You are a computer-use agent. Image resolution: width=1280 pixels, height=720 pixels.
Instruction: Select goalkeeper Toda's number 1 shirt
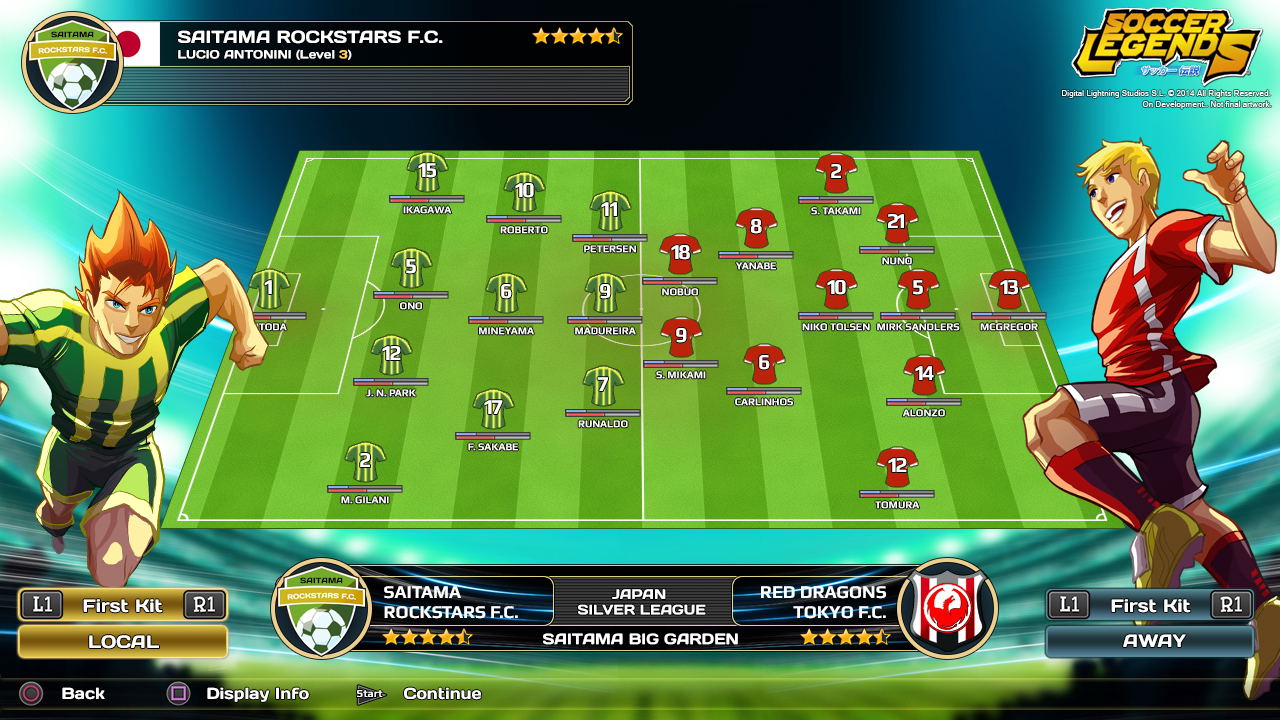tap(269, 290)
